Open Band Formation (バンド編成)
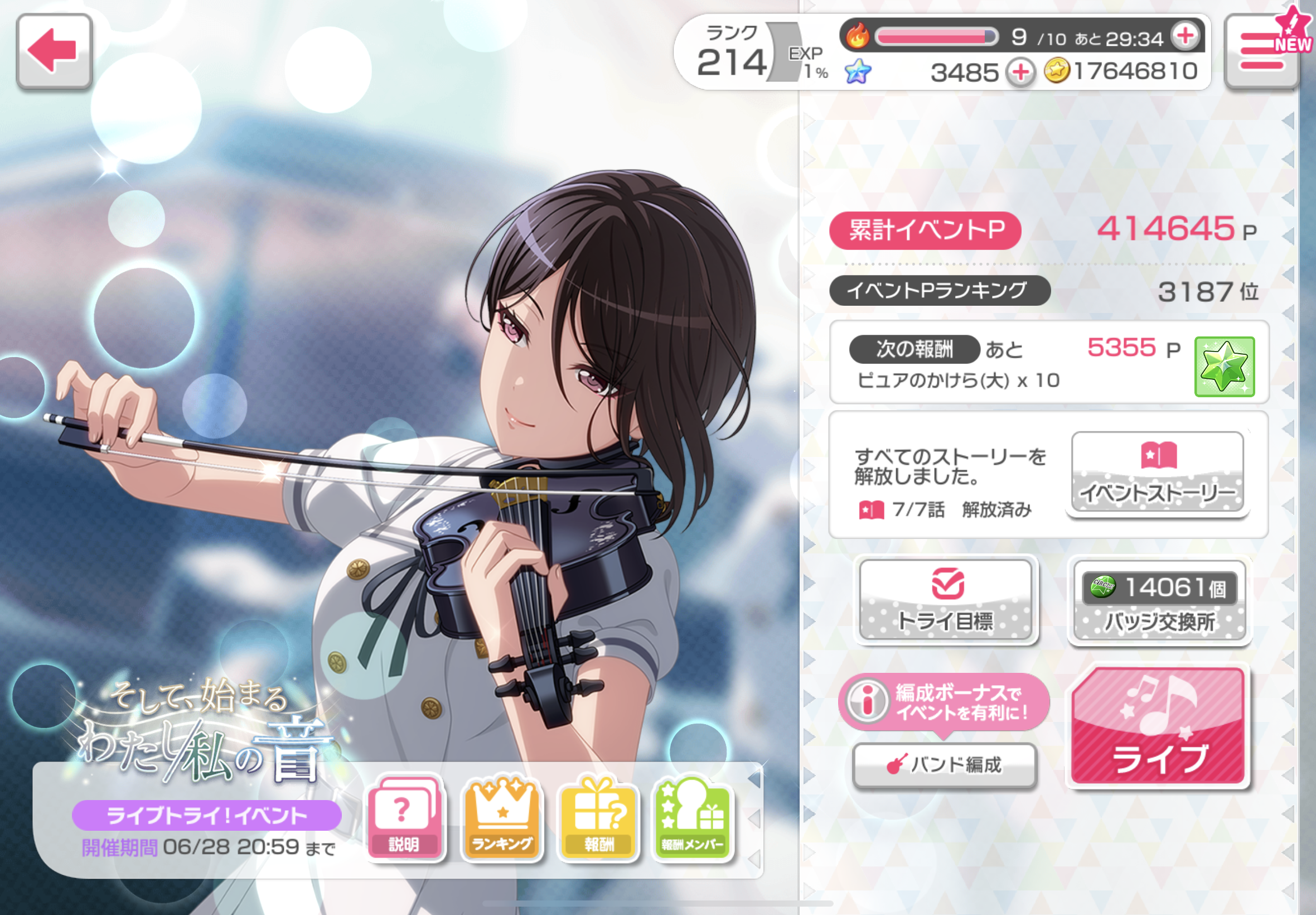 pos(945,764)
